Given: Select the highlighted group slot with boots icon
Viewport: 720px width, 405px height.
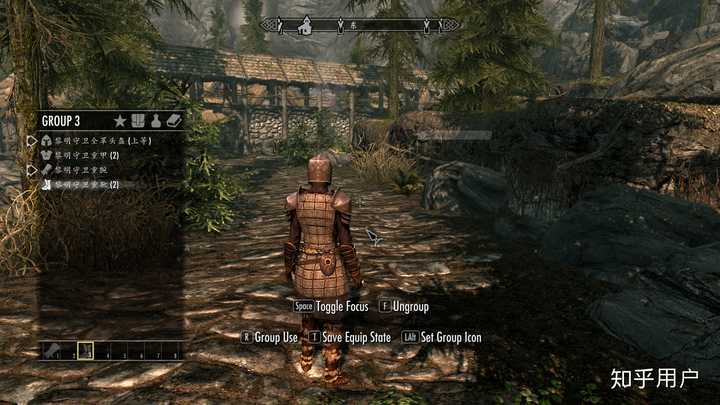Looking at the screenshot, I should tap(86, 351).
